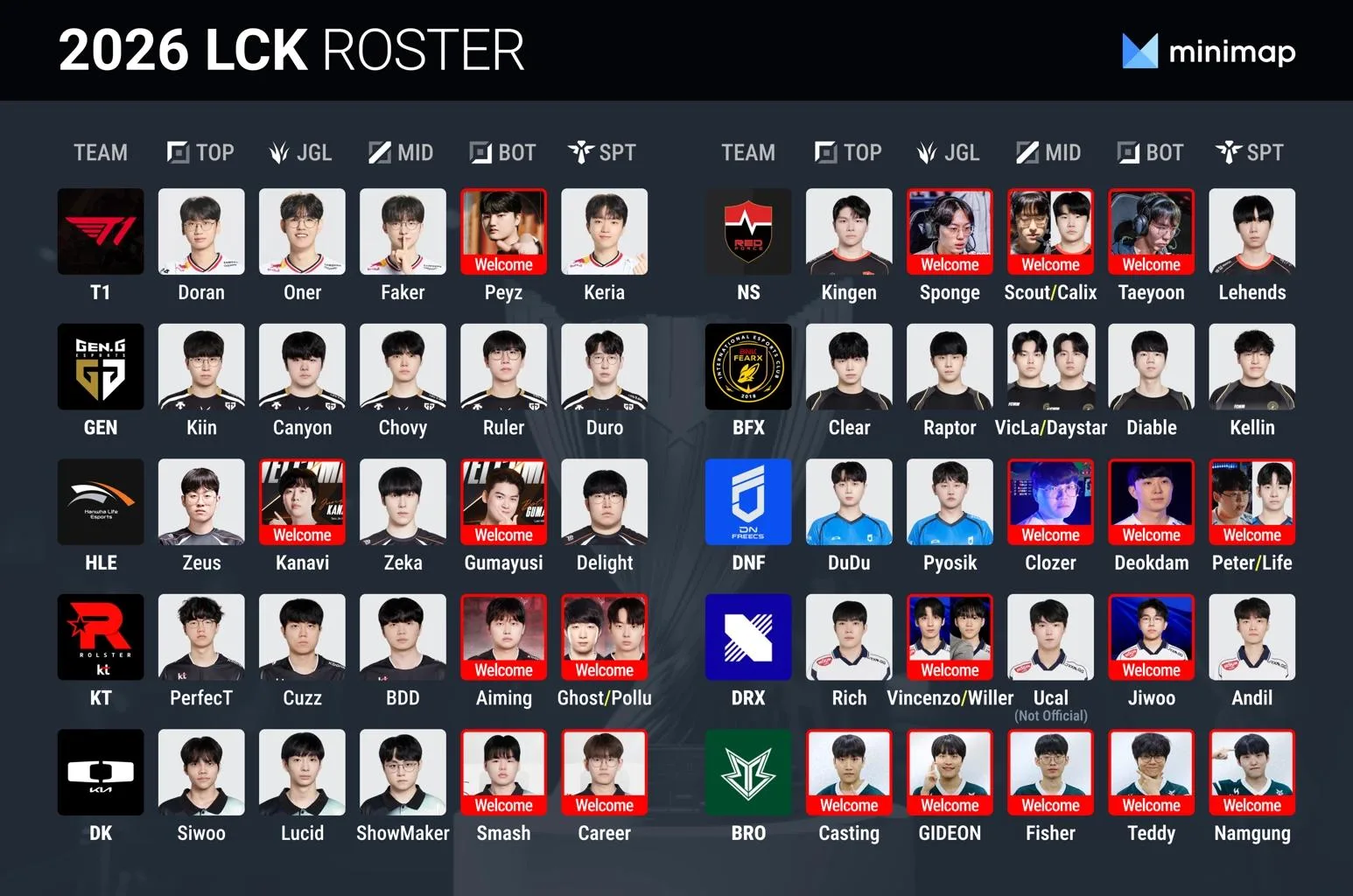The image size is (1353, 896).
Task: Choose ShowMaker's portrait
Action: [403, 773]
